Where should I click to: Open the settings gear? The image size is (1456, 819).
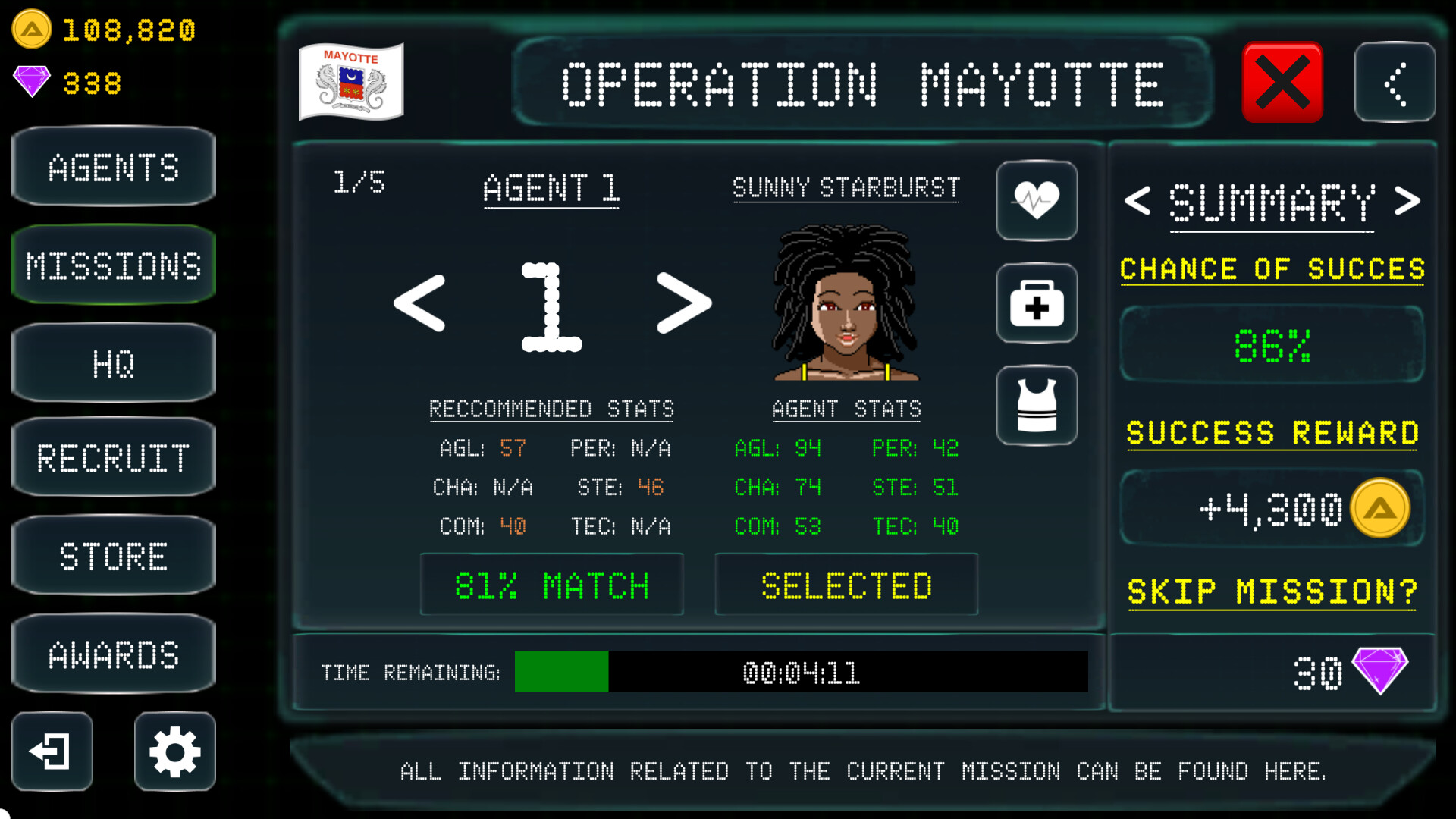pos(174,752)
